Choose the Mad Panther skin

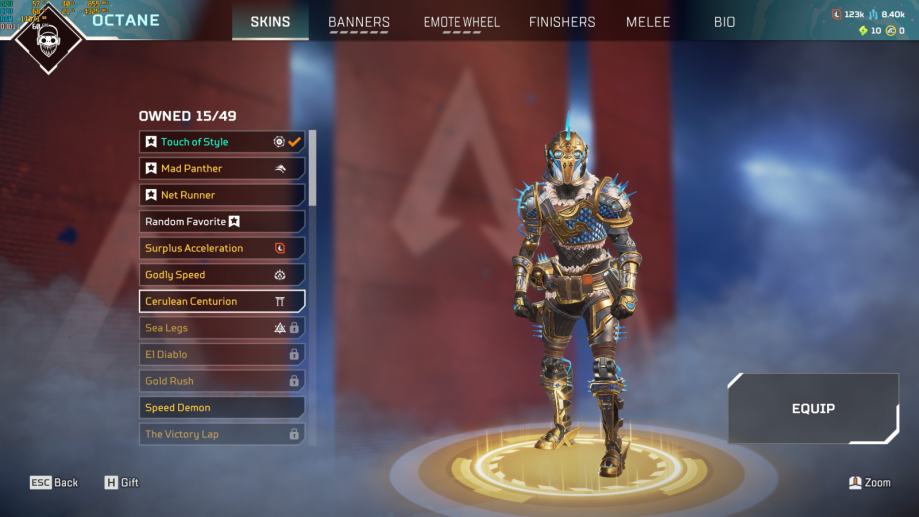(222, 168)
